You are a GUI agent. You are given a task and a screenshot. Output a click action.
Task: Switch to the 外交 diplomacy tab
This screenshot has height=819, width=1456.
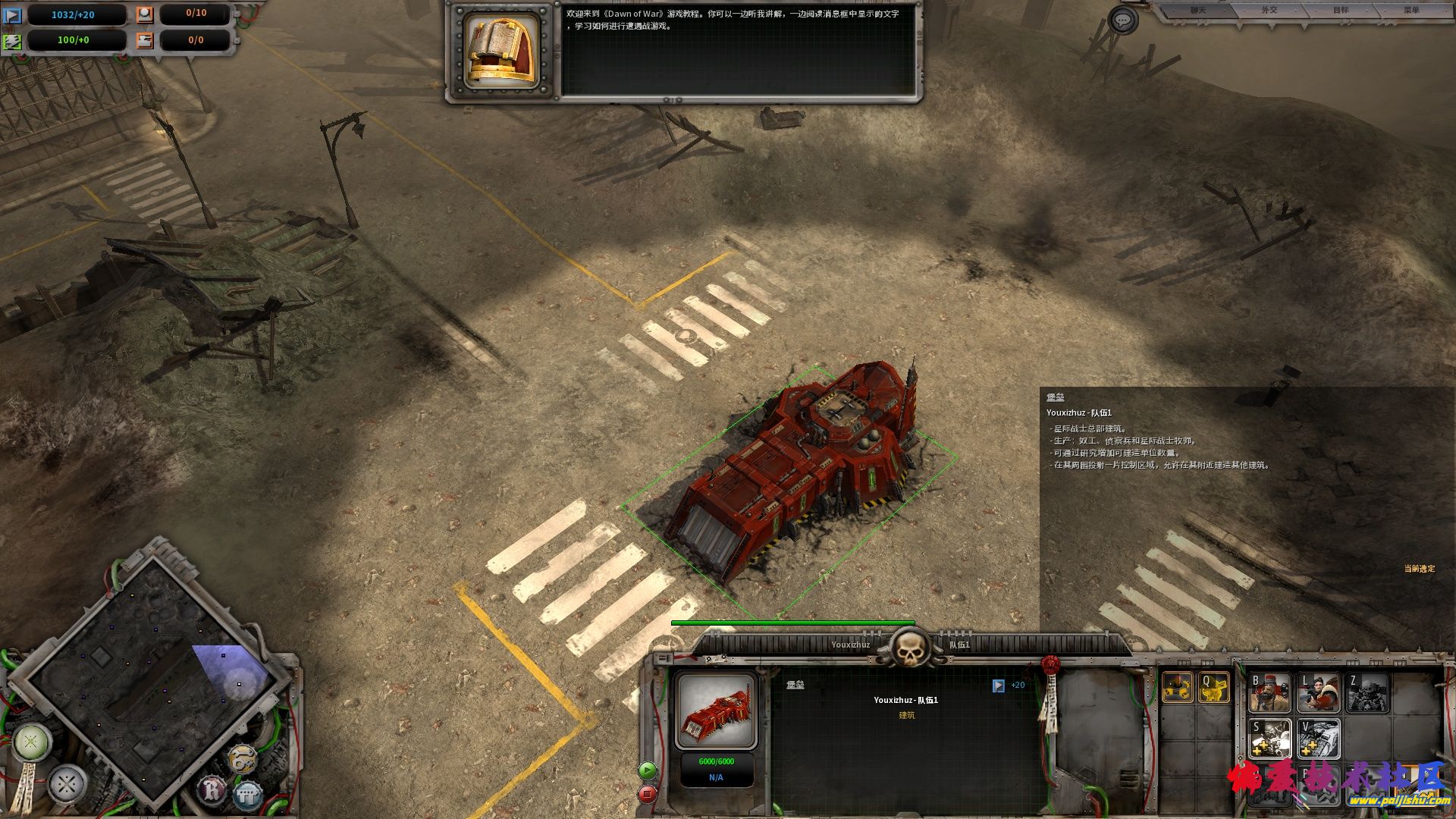1269,11
